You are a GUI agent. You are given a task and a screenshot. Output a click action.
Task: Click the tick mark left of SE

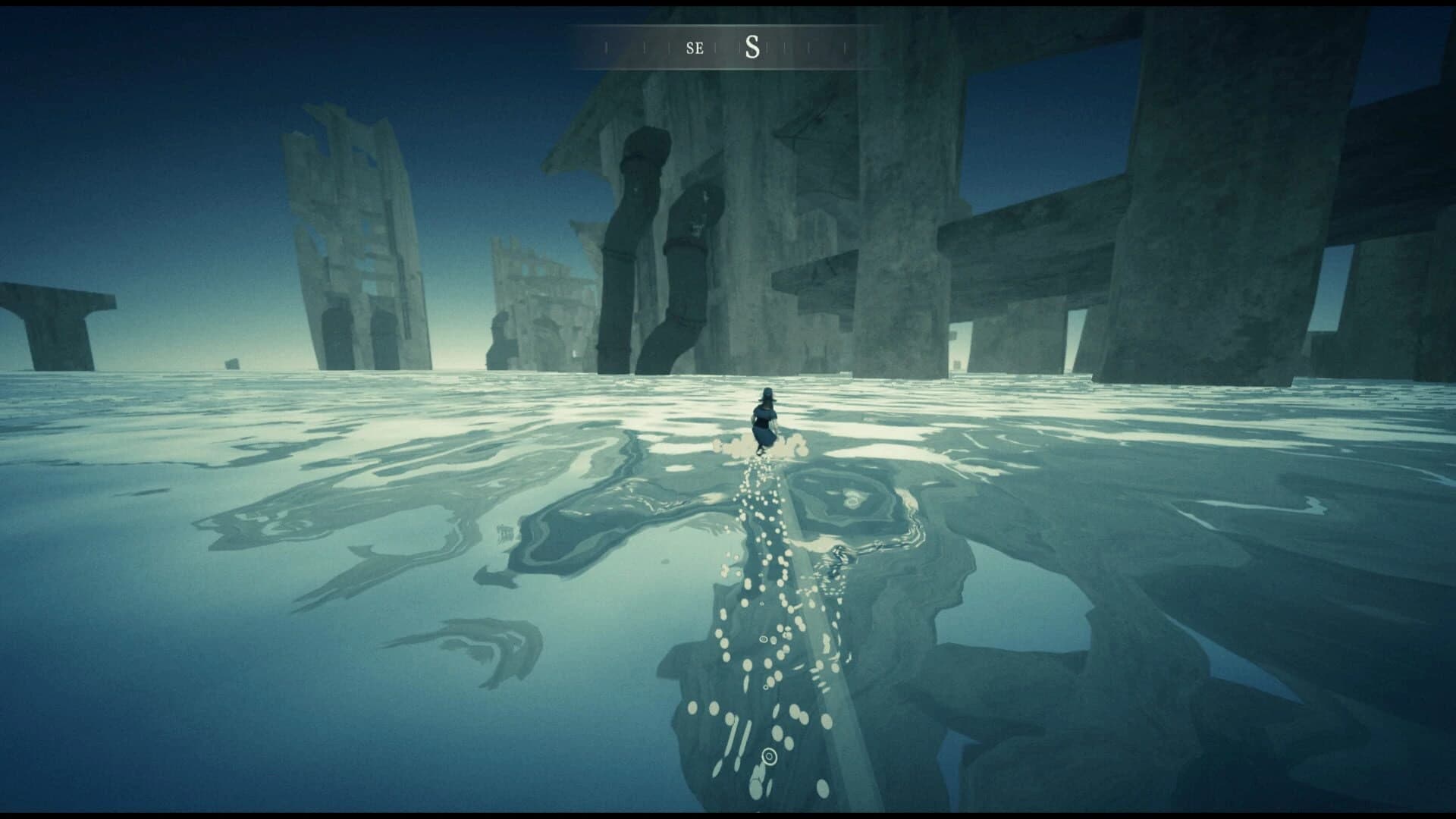click(x=670, y=47)
